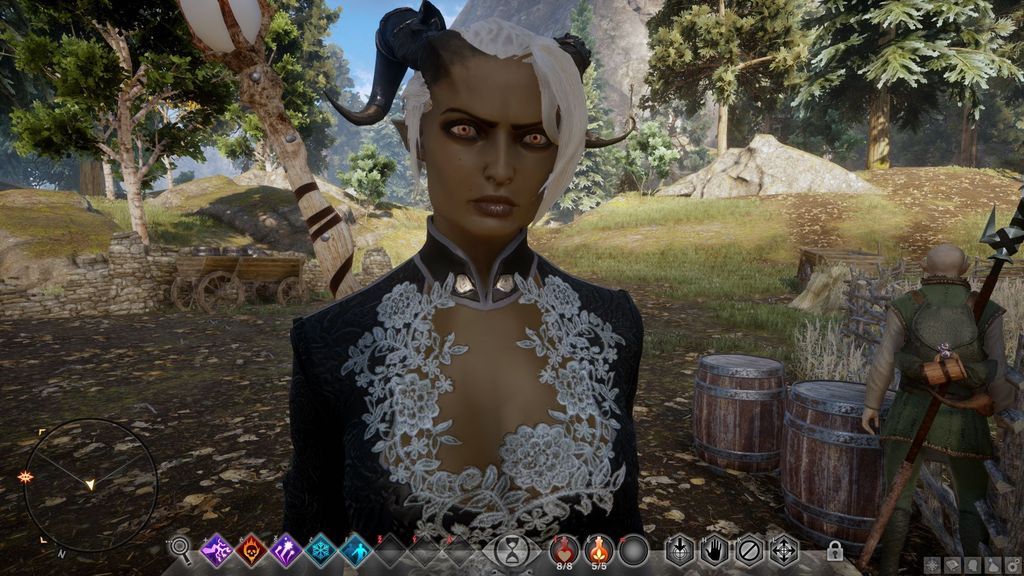Click the orange quest marker on compass
The height and width of the screenshot is (576, 1024).
[x=25, y=477]
